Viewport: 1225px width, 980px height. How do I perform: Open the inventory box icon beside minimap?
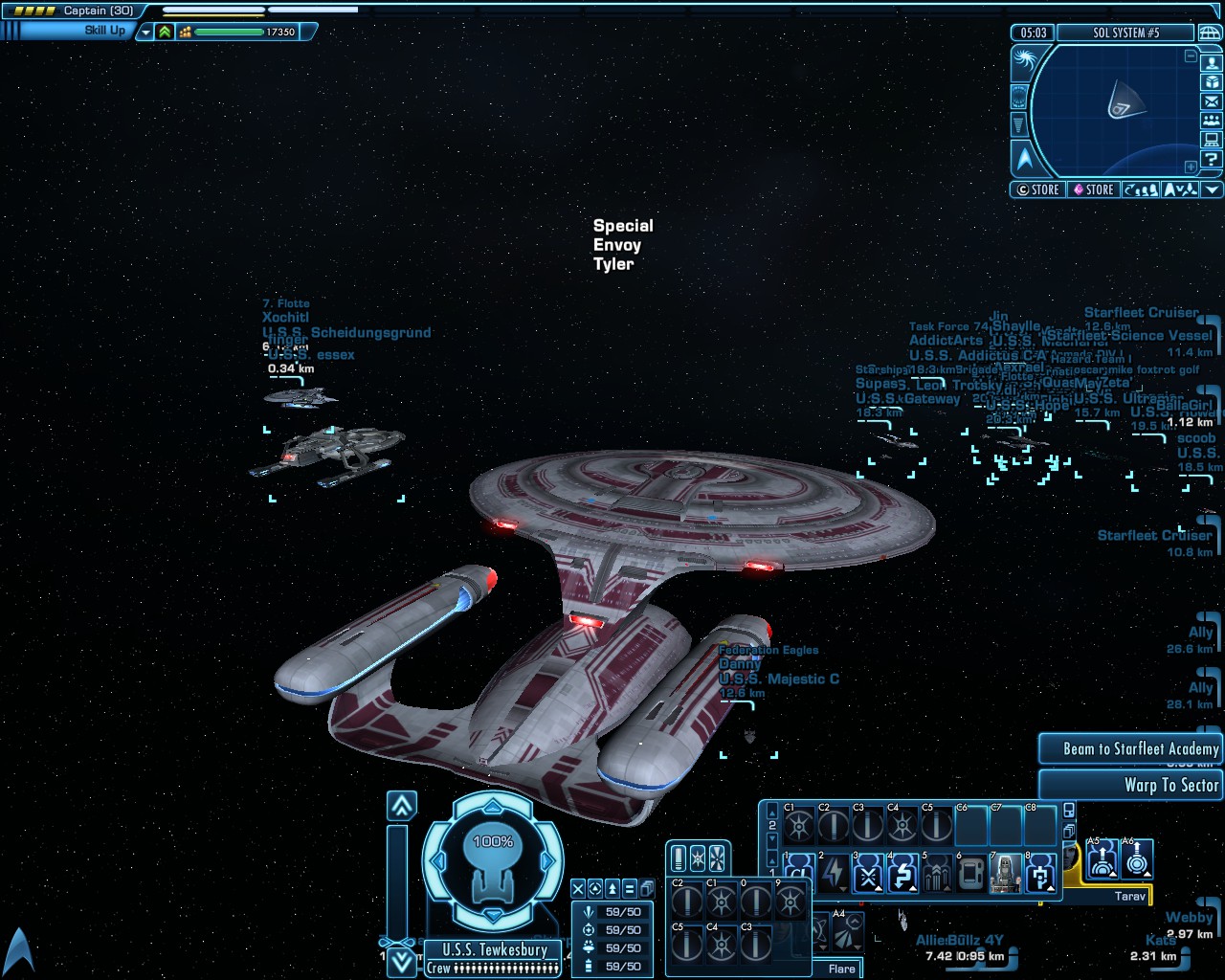click(x=1212, y=82)
